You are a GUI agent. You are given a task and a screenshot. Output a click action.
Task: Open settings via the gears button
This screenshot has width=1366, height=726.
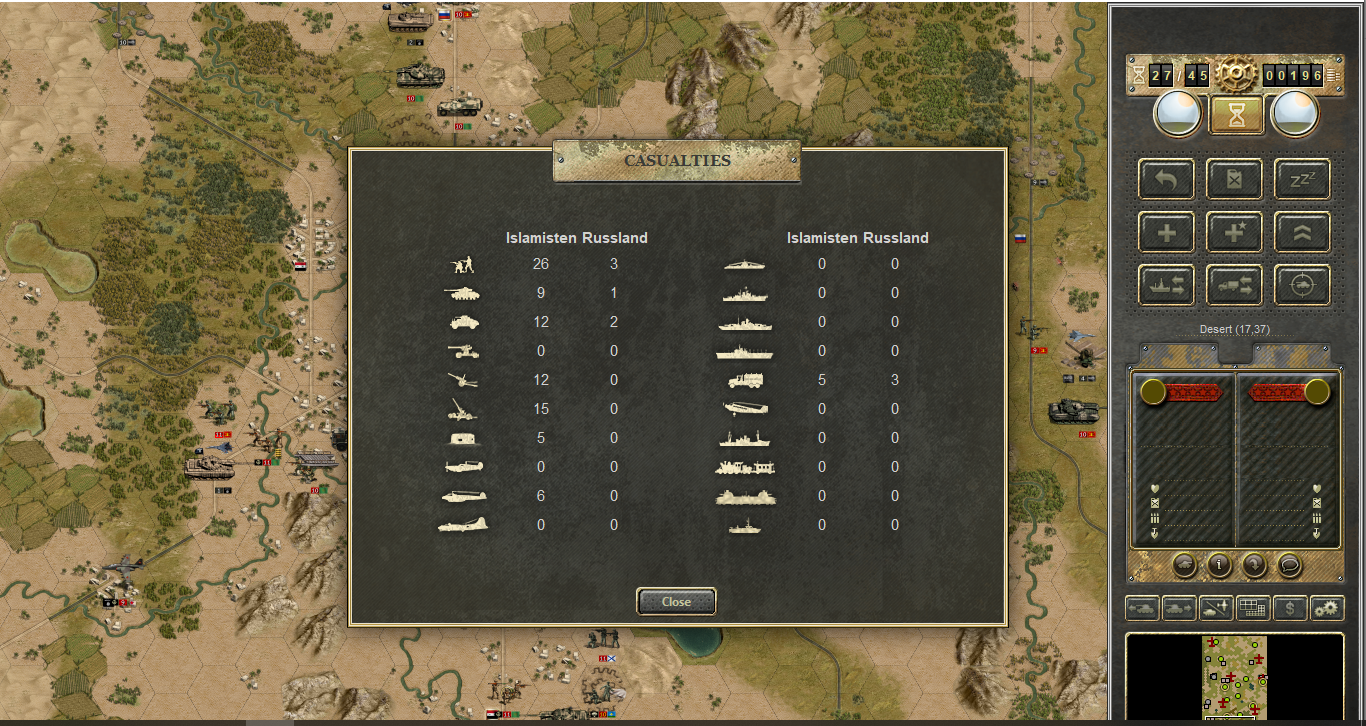tap(1327, 608)
